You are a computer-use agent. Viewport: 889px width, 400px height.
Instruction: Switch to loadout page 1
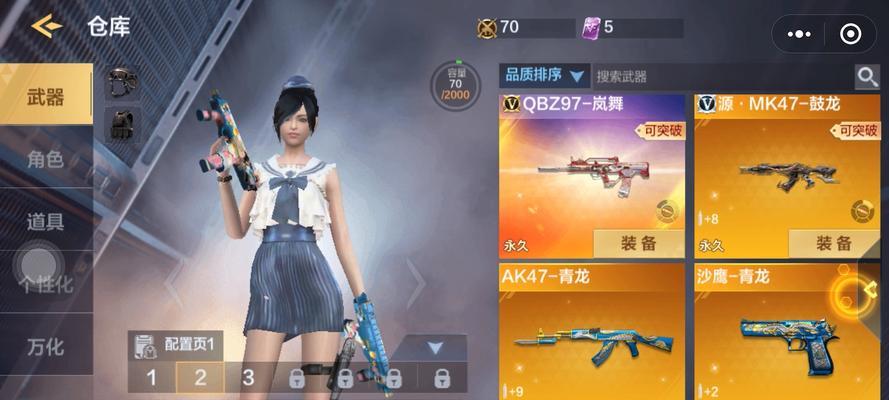click(152, 377)
